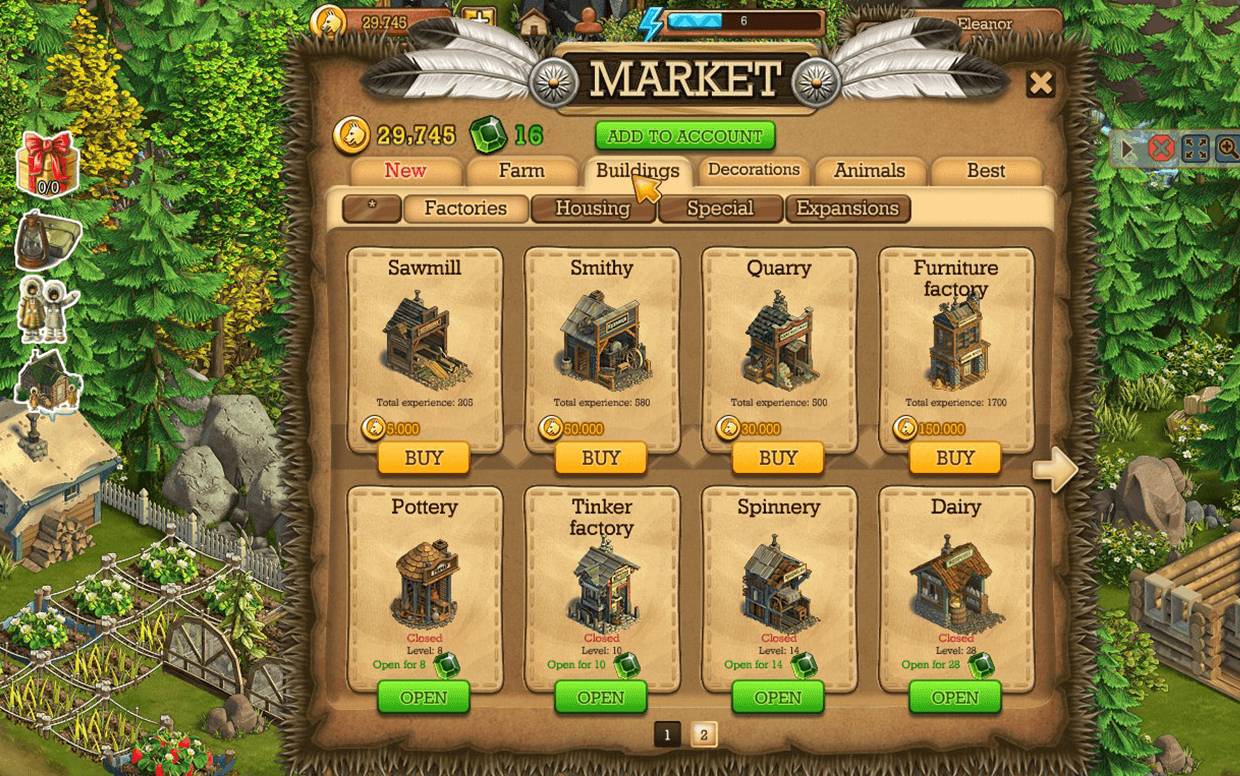Image resolution: width=1240 pixels, height=776 pixels.
Task: Open the Dairy building early
Action: tap(955, 697)
